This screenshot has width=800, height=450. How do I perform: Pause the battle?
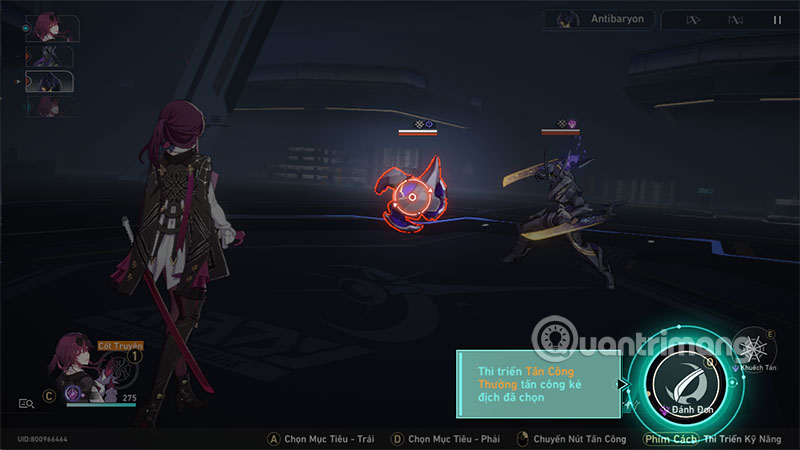(x=777, y=20)
